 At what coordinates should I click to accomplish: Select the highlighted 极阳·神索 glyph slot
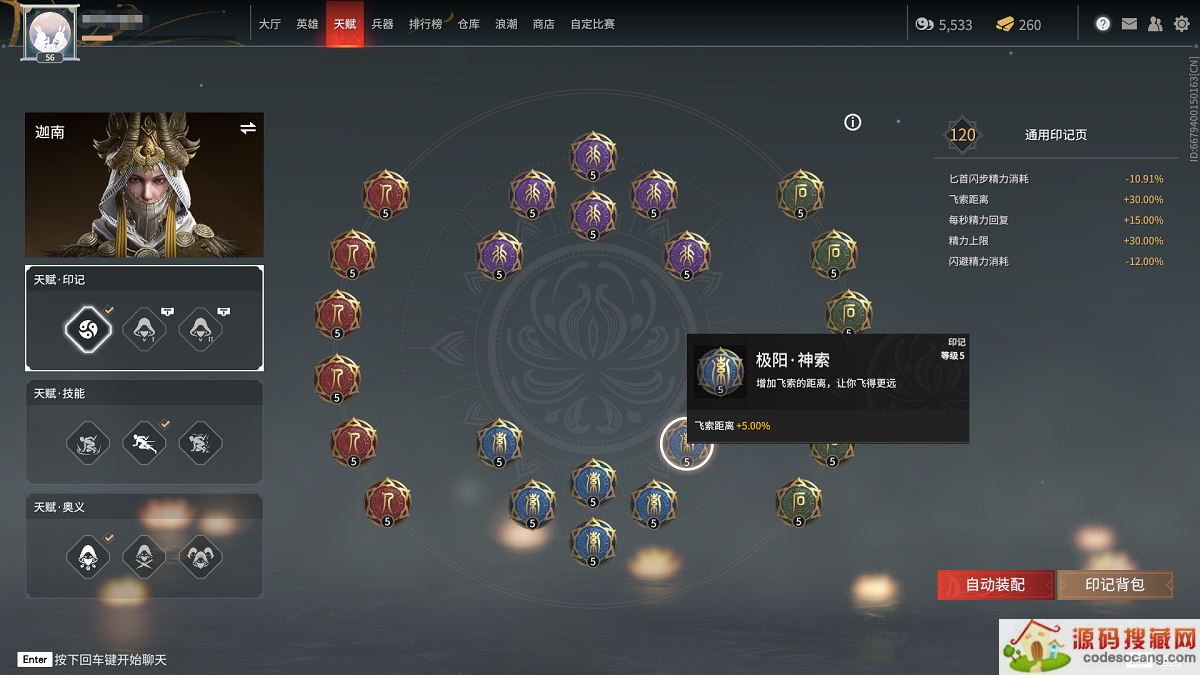pyautogui.click(x=686, y=444)
